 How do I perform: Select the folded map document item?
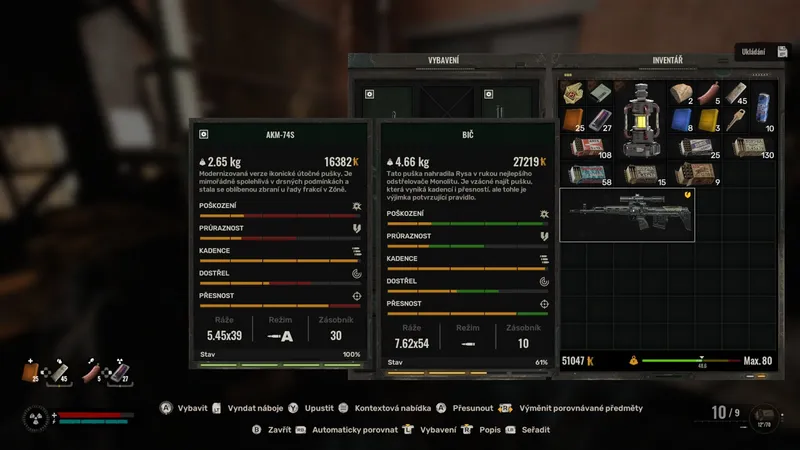(572, 93)
